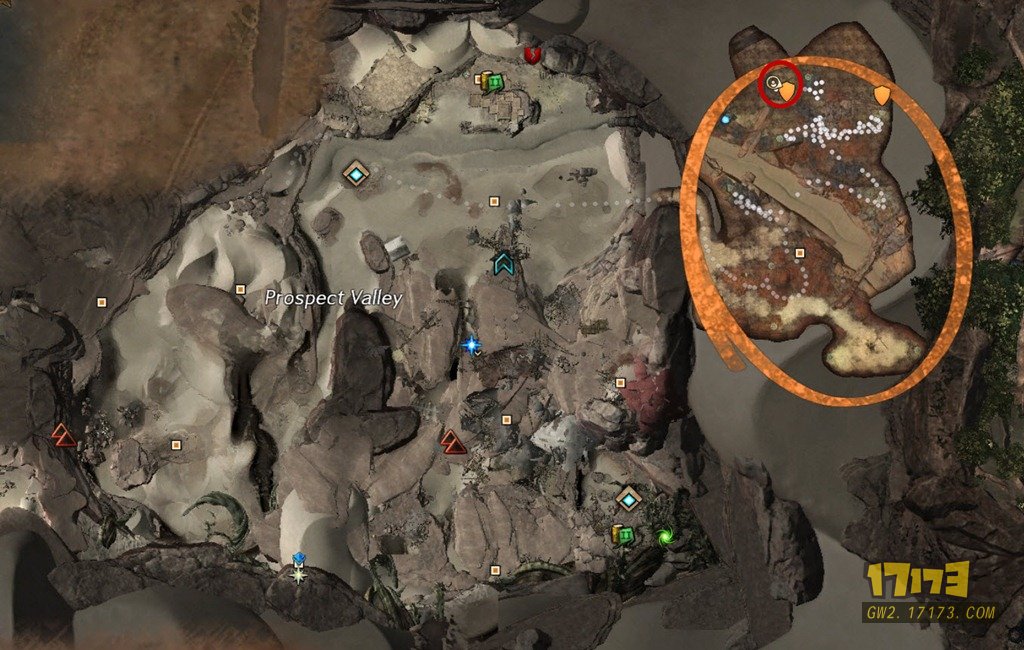Click the blue gem marker above the white star

pos(298,558)
